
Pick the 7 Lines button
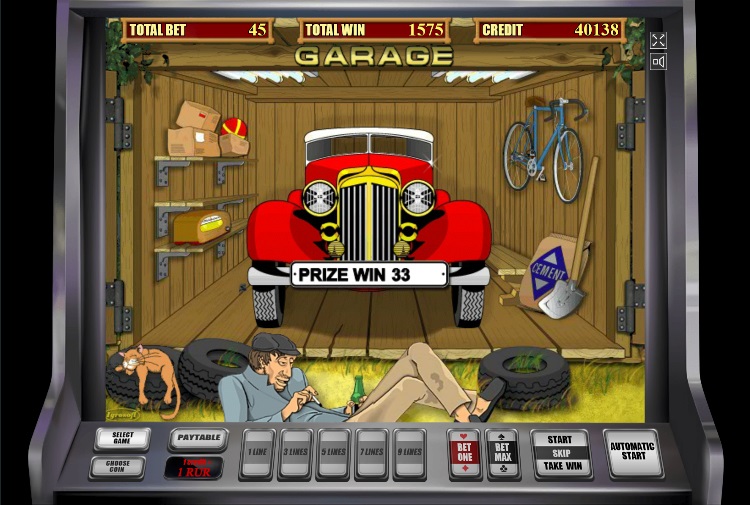[371, 453]
